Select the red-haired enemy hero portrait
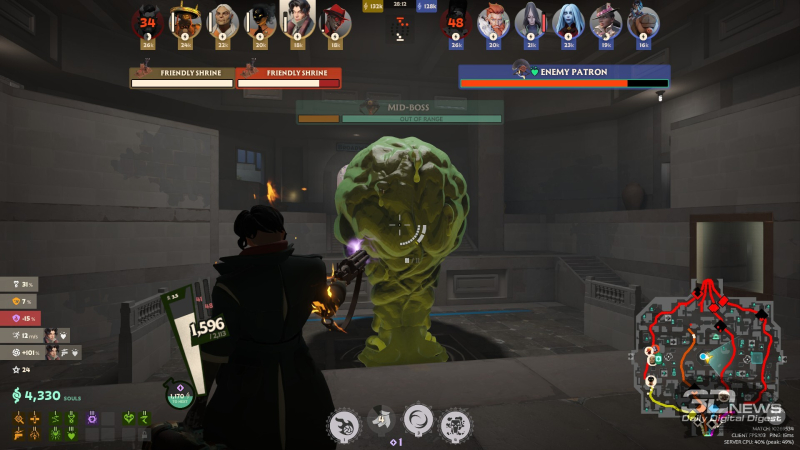Viewport: 800px width, 450px height. coord(492,20)
